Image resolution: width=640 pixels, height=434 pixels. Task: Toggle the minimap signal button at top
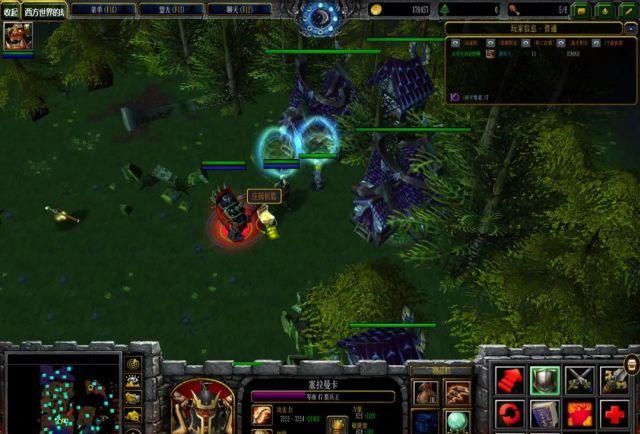tap(134, 364)
